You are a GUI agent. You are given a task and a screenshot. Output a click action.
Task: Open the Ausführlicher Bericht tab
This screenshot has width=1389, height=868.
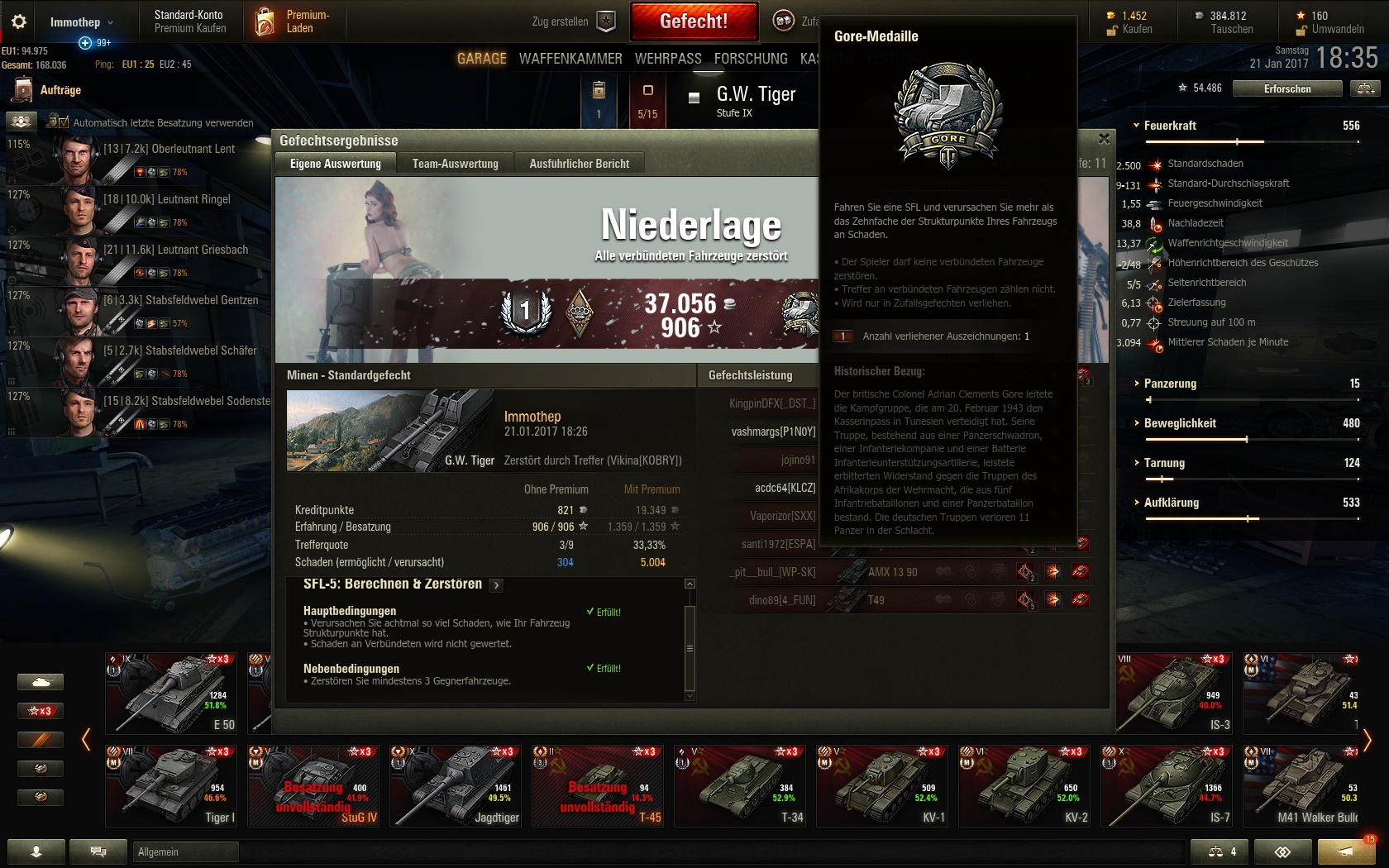[x=579, y=164]
